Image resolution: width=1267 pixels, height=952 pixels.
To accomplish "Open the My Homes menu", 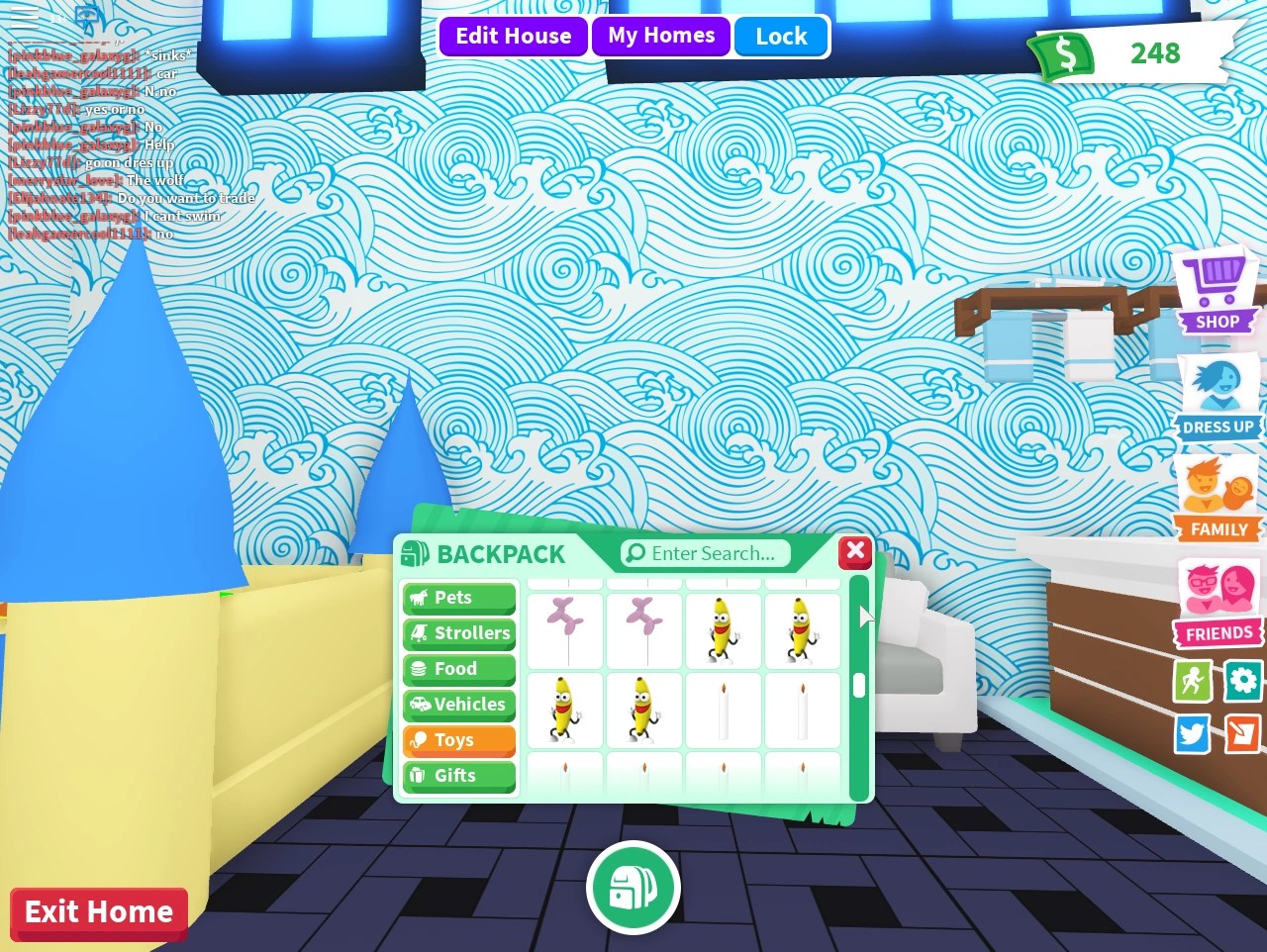I will point(660,36).
